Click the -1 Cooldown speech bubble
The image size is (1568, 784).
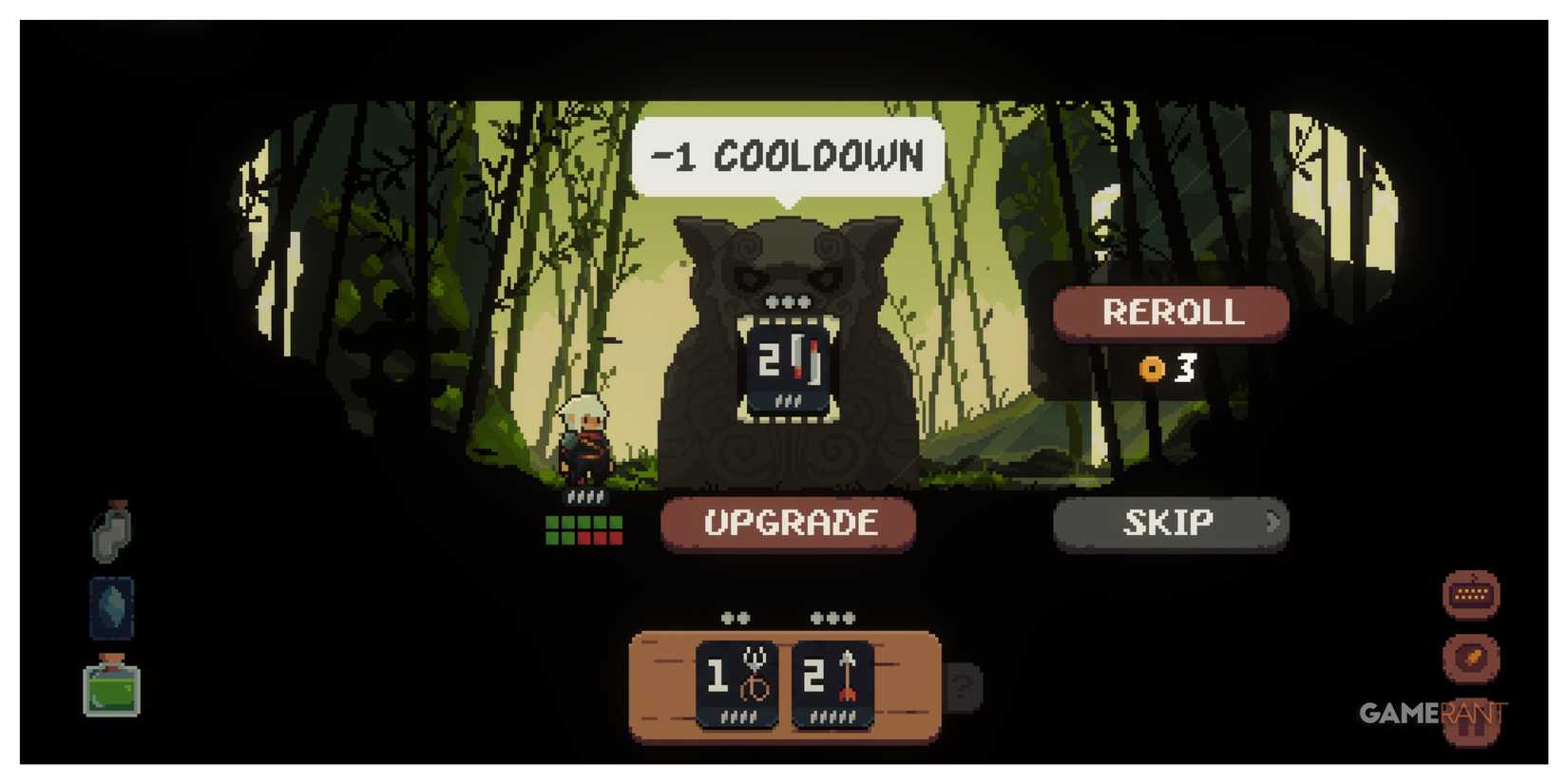pyautogui.click(x=787, y=155)
